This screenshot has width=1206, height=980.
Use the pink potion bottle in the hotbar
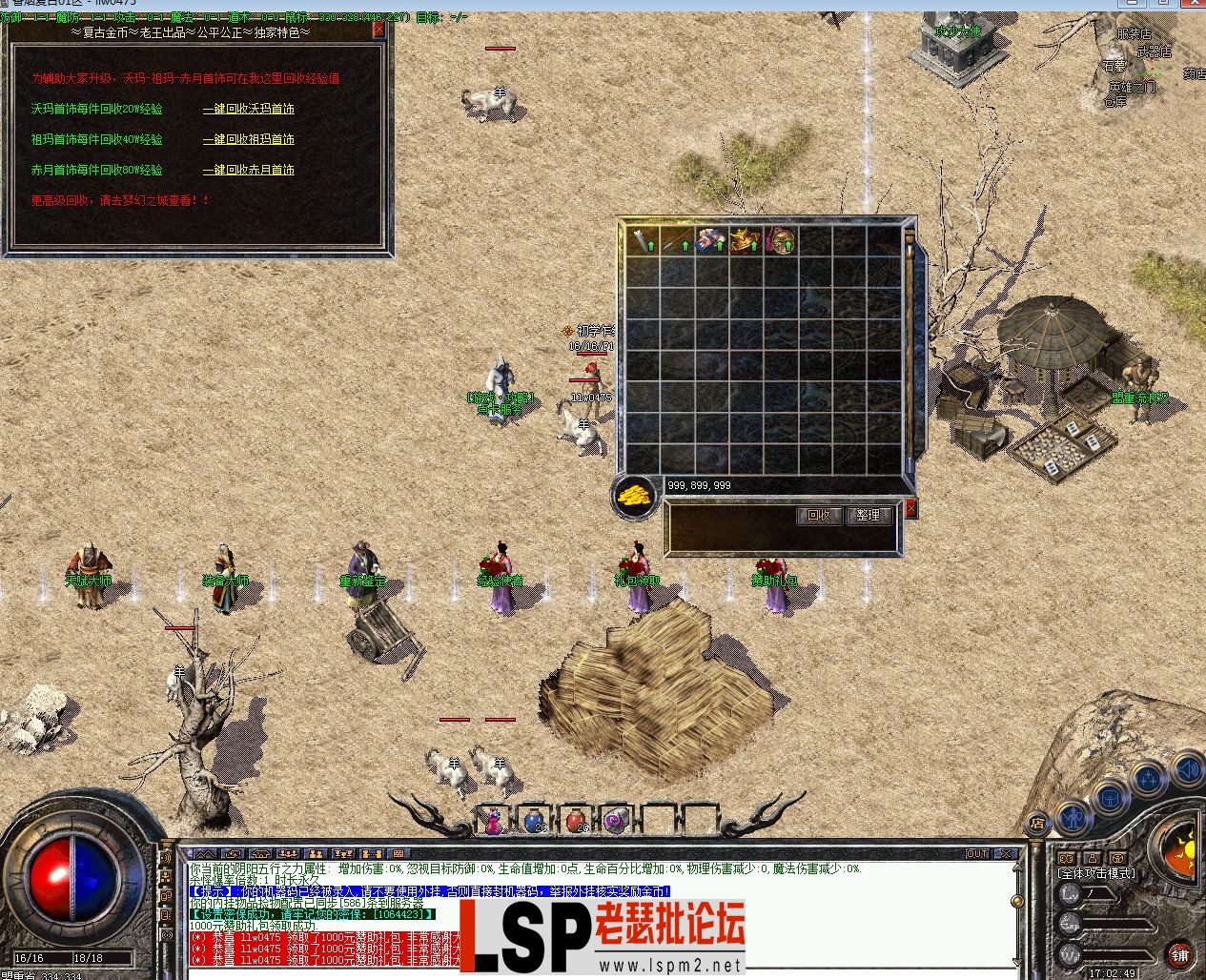[493, 820]
